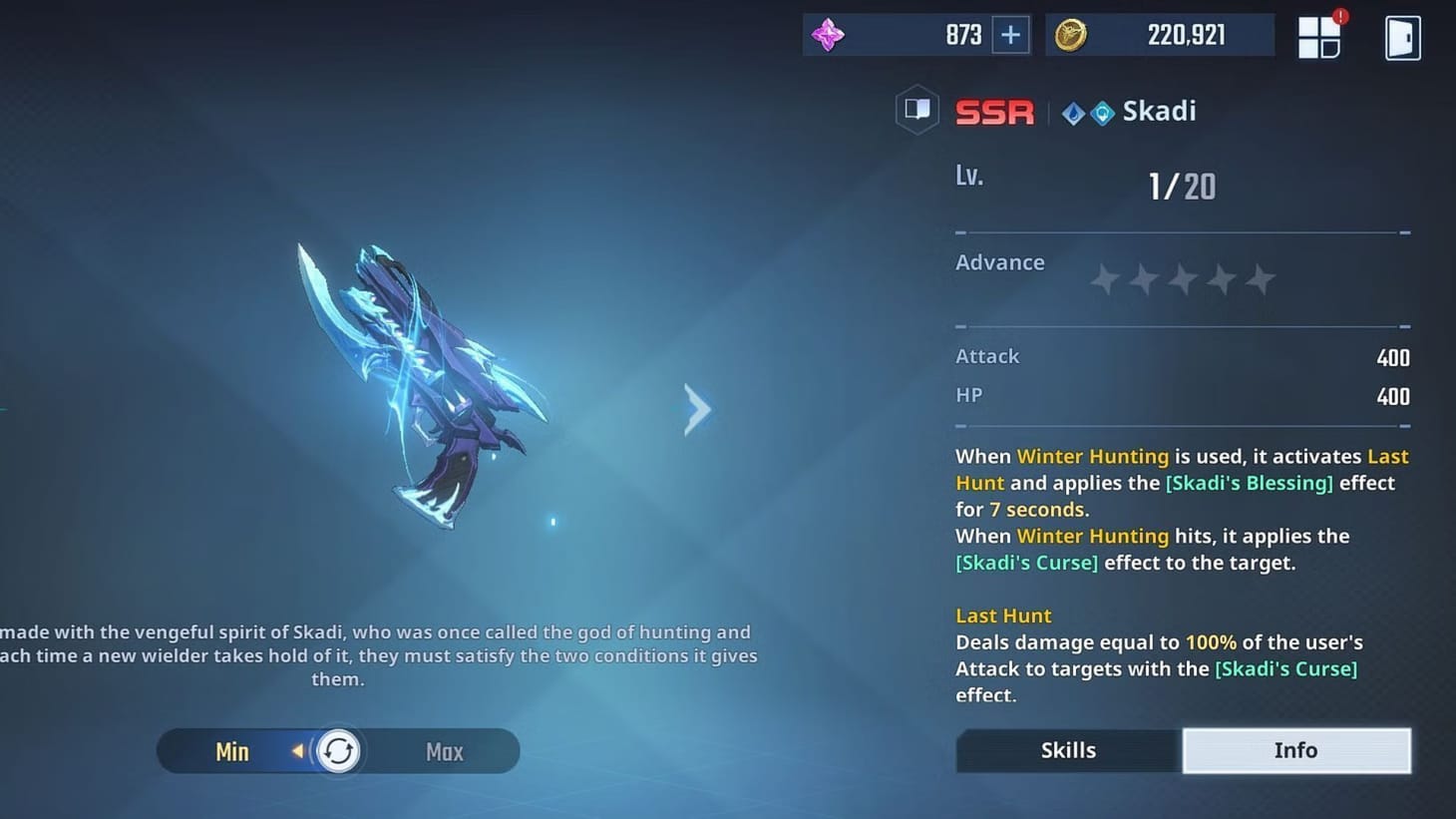Open currency purchase with plus button
Screen dimensions: 1456x819
[x=1009, y=33]
